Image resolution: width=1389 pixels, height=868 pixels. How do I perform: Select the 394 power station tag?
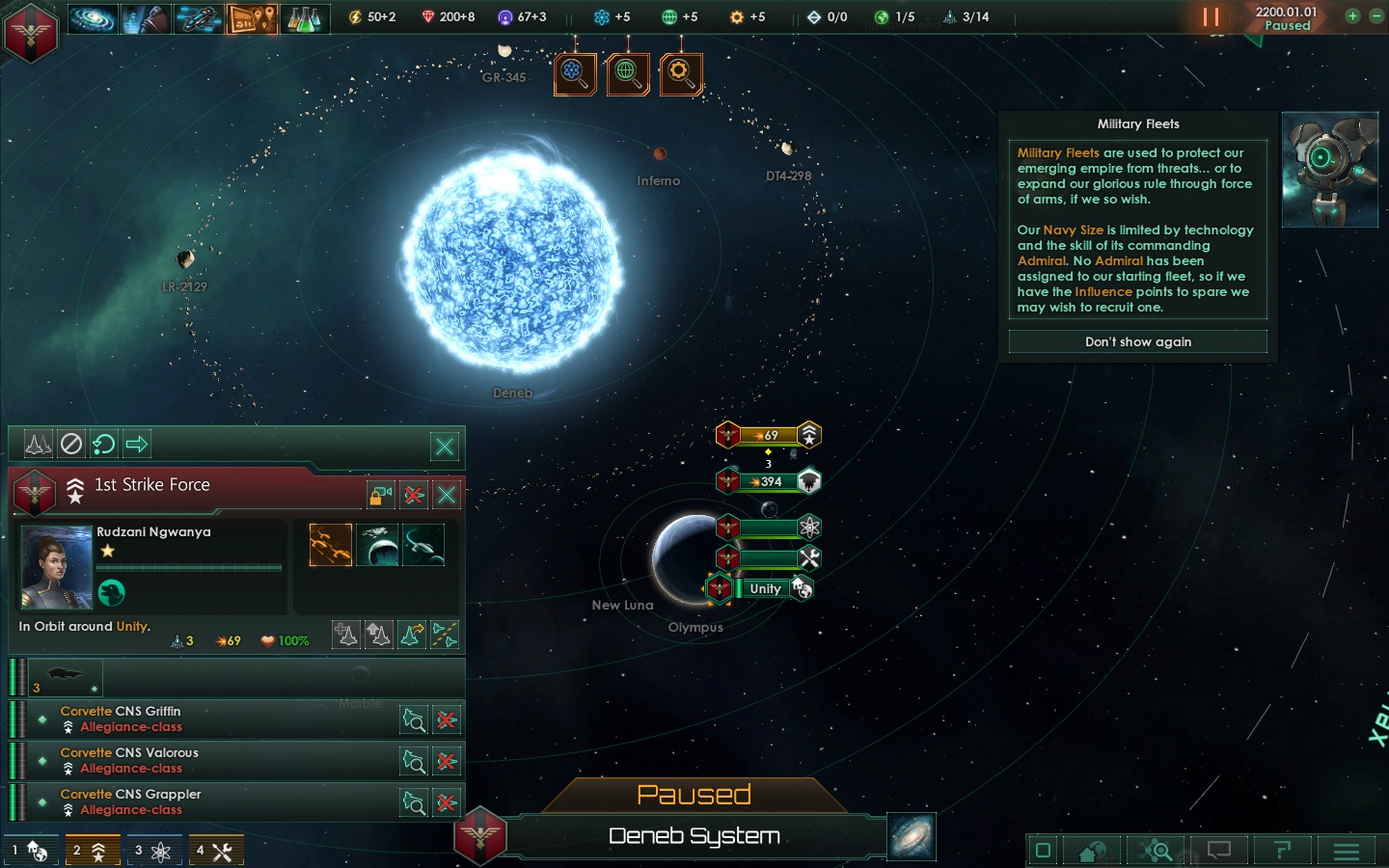click(x=770, y=481)
